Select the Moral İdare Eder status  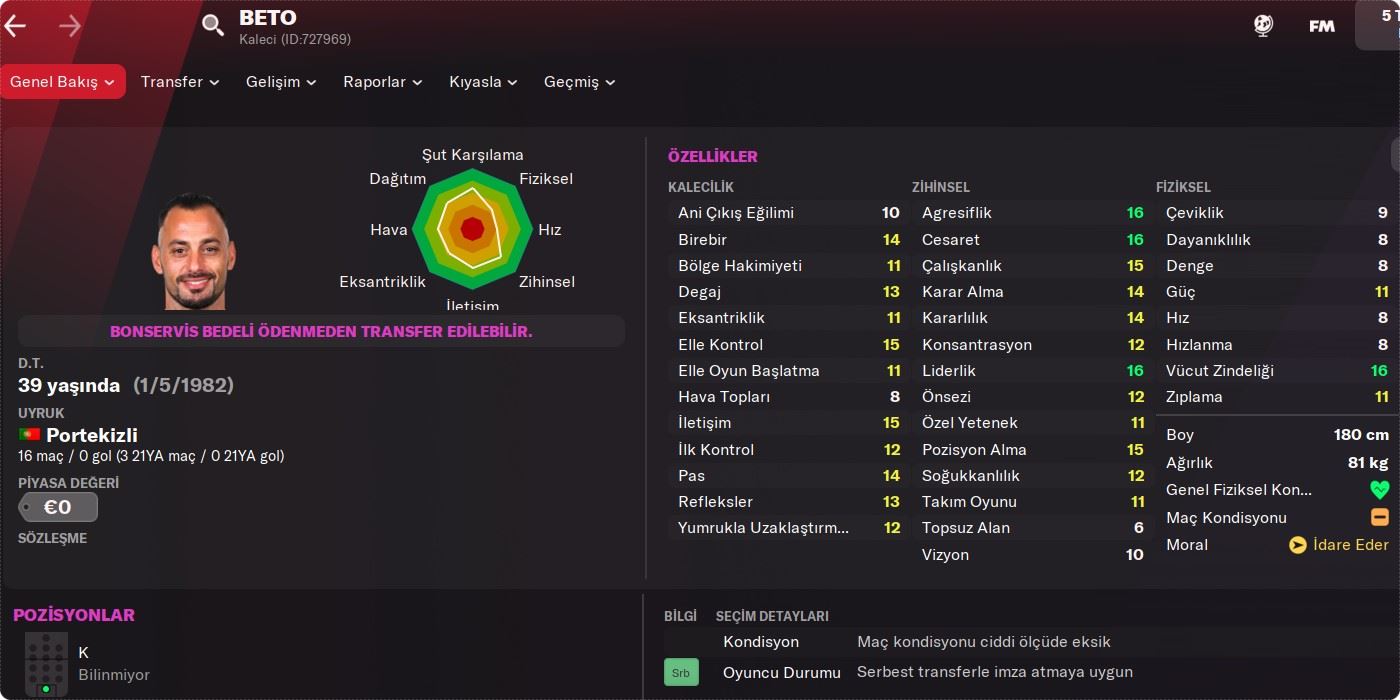[x=1338, y=545]
